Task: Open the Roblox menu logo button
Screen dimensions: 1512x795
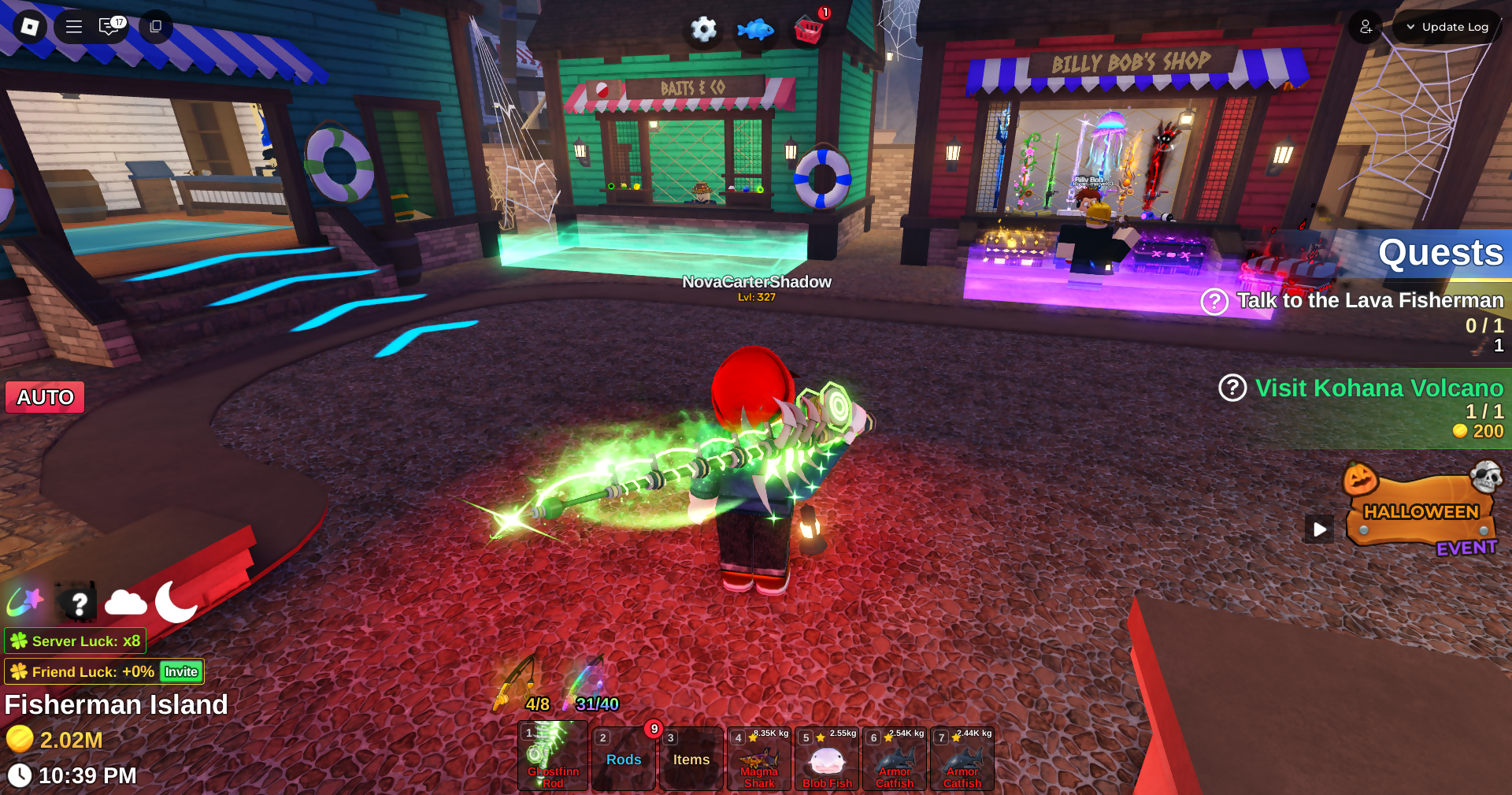Action: click(x=30, y=27)
